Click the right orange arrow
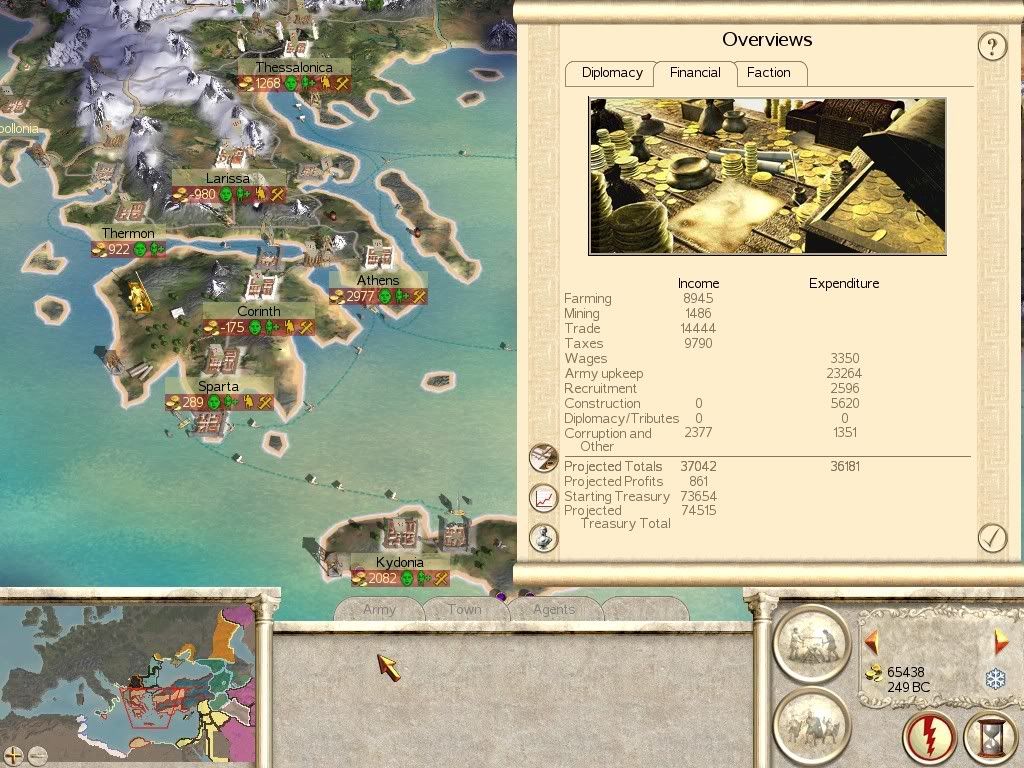This screenshot has height=768, width=1024. (1000, 641)
